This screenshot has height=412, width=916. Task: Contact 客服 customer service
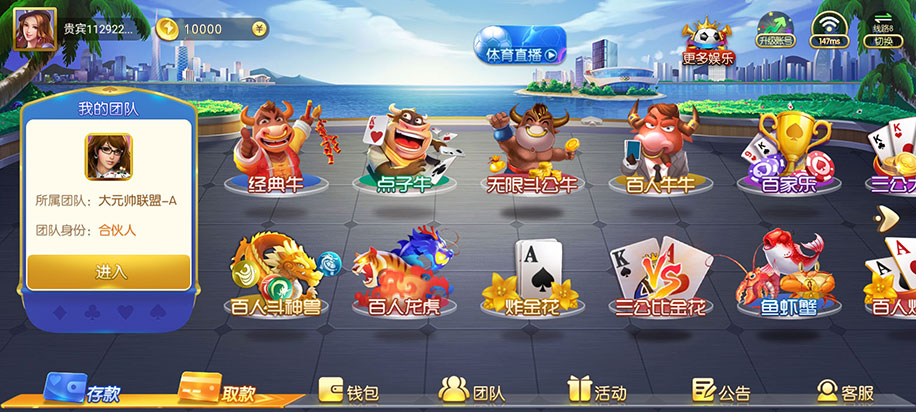coord(845,392)
